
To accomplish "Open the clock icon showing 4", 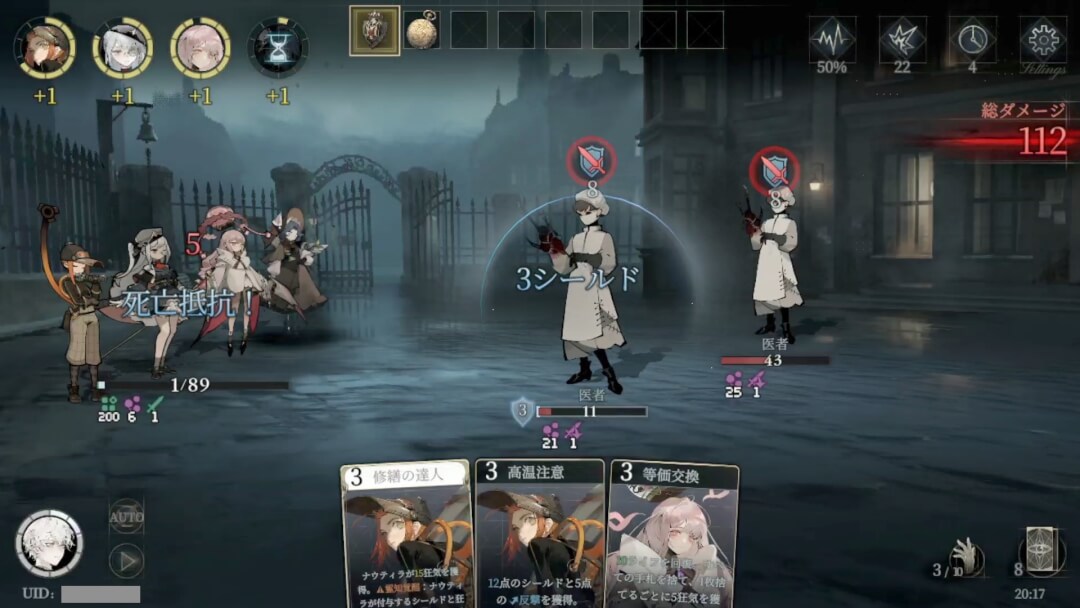I will click(972, 39).
